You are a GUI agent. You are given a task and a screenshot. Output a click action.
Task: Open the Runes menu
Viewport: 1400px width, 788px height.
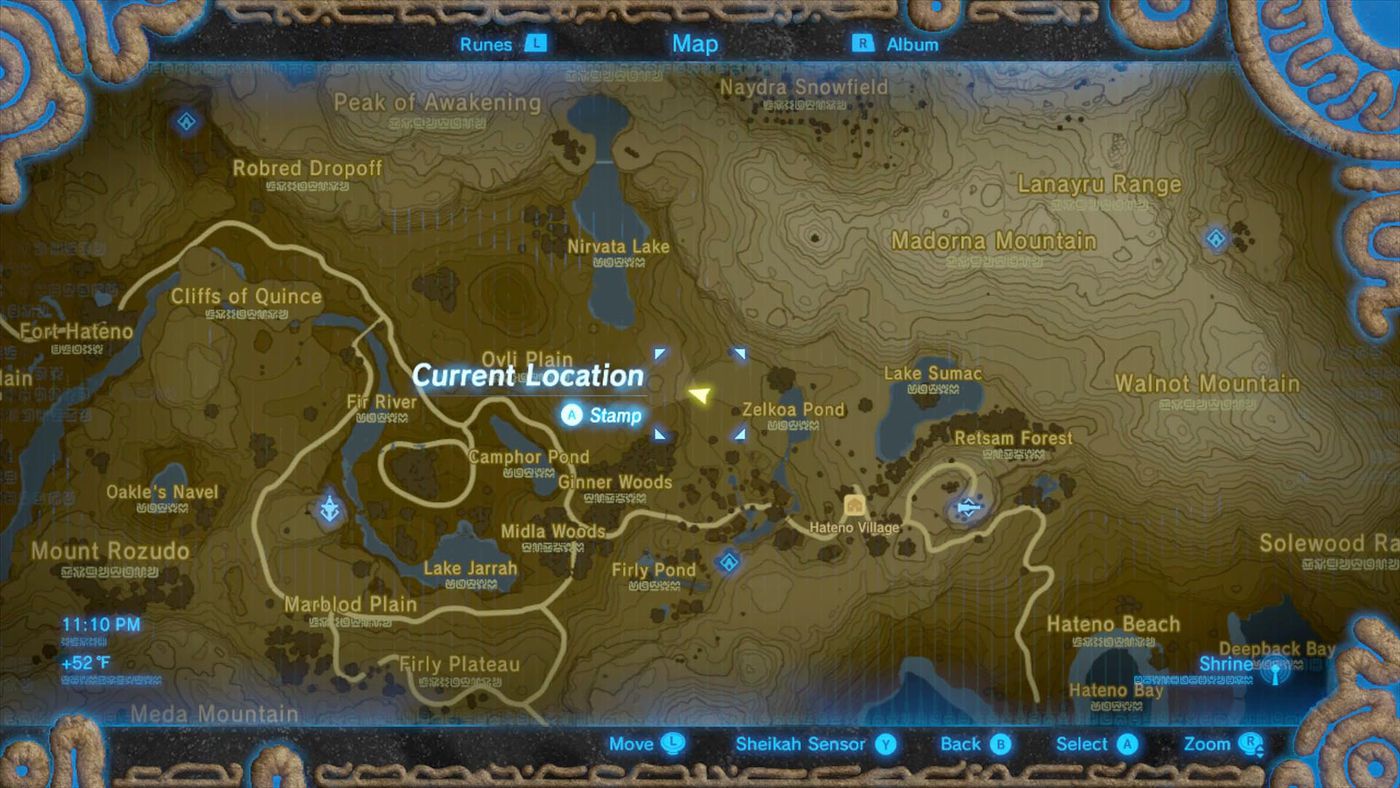[x=498, y=44]
